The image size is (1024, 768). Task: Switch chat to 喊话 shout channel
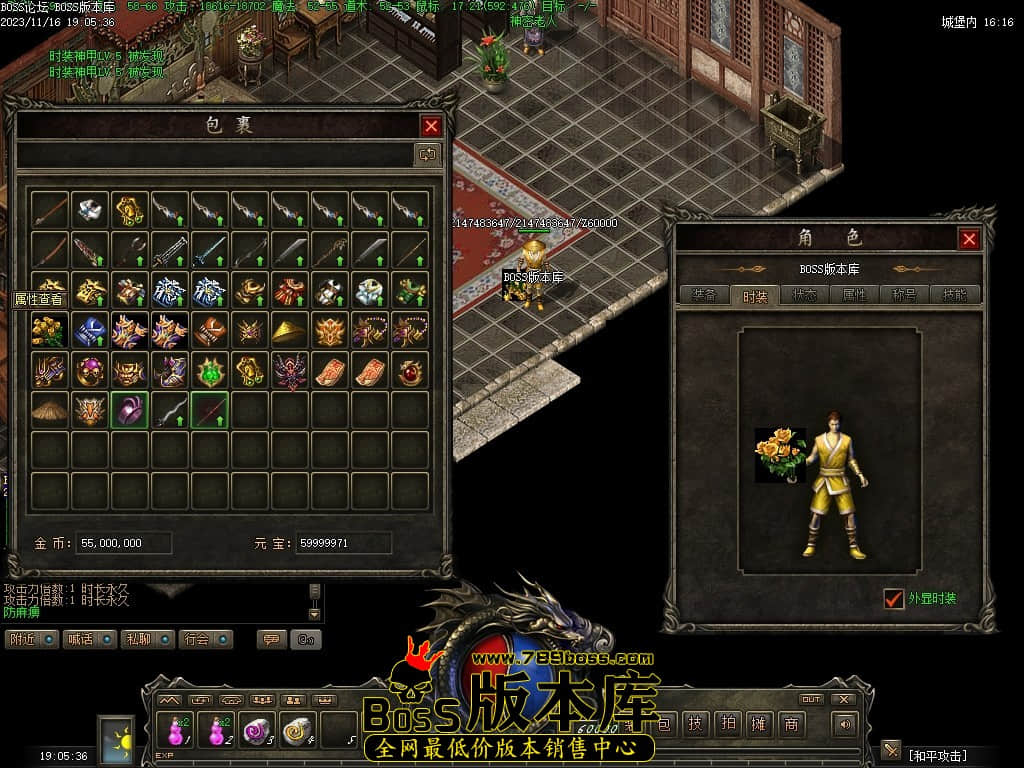(91, 639)
